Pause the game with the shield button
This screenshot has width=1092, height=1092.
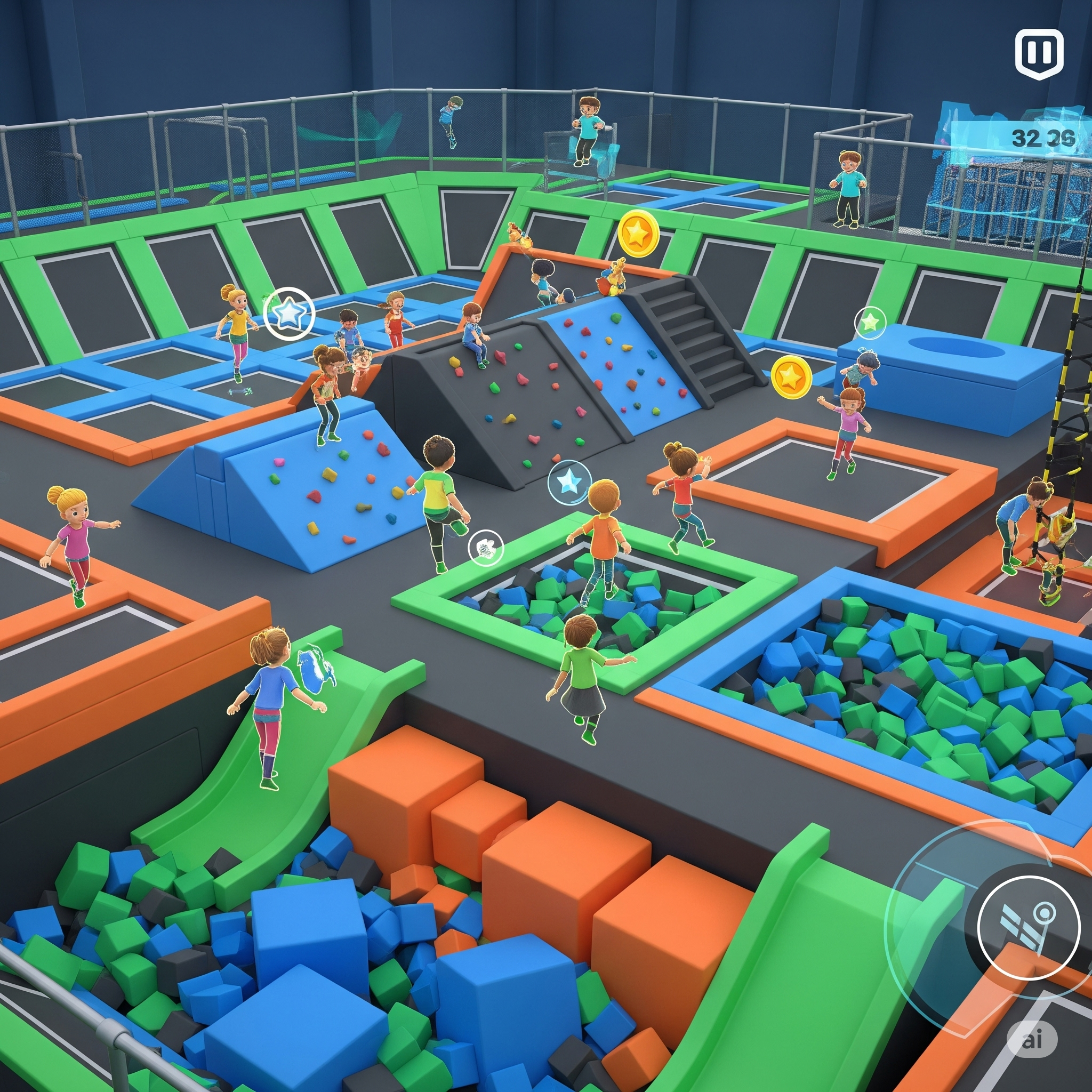1039,54
